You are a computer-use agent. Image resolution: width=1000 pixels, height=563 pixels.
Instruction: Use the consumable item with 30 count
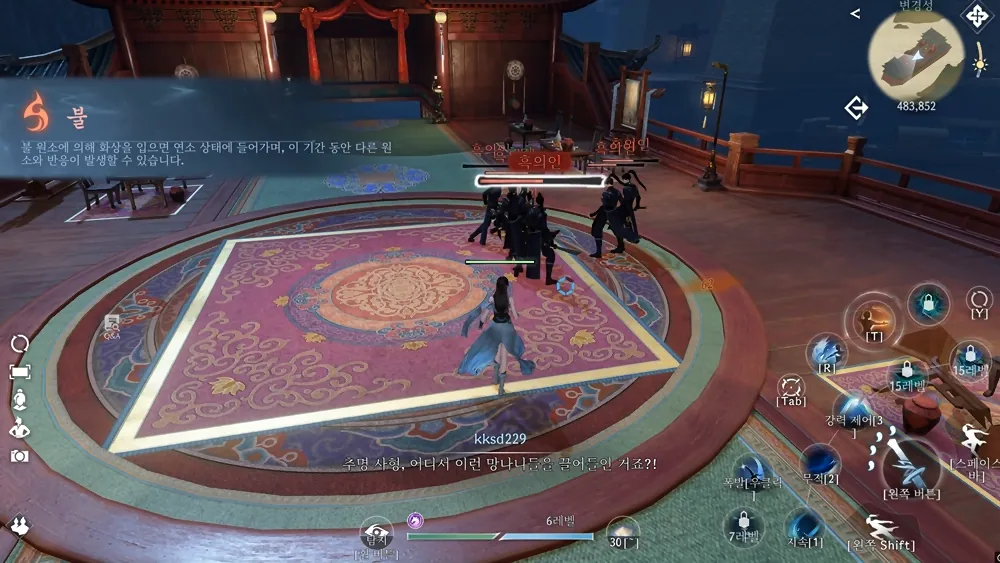(622, 531)
